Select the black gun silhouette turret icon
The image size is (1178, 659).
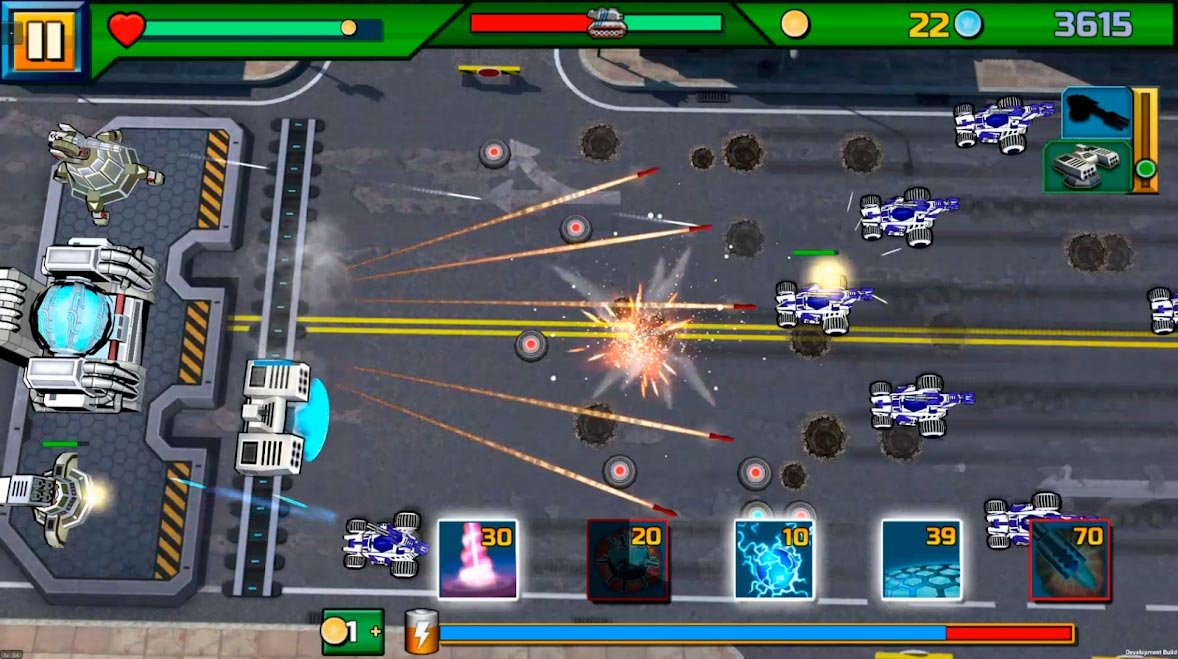pos(1096,112)
